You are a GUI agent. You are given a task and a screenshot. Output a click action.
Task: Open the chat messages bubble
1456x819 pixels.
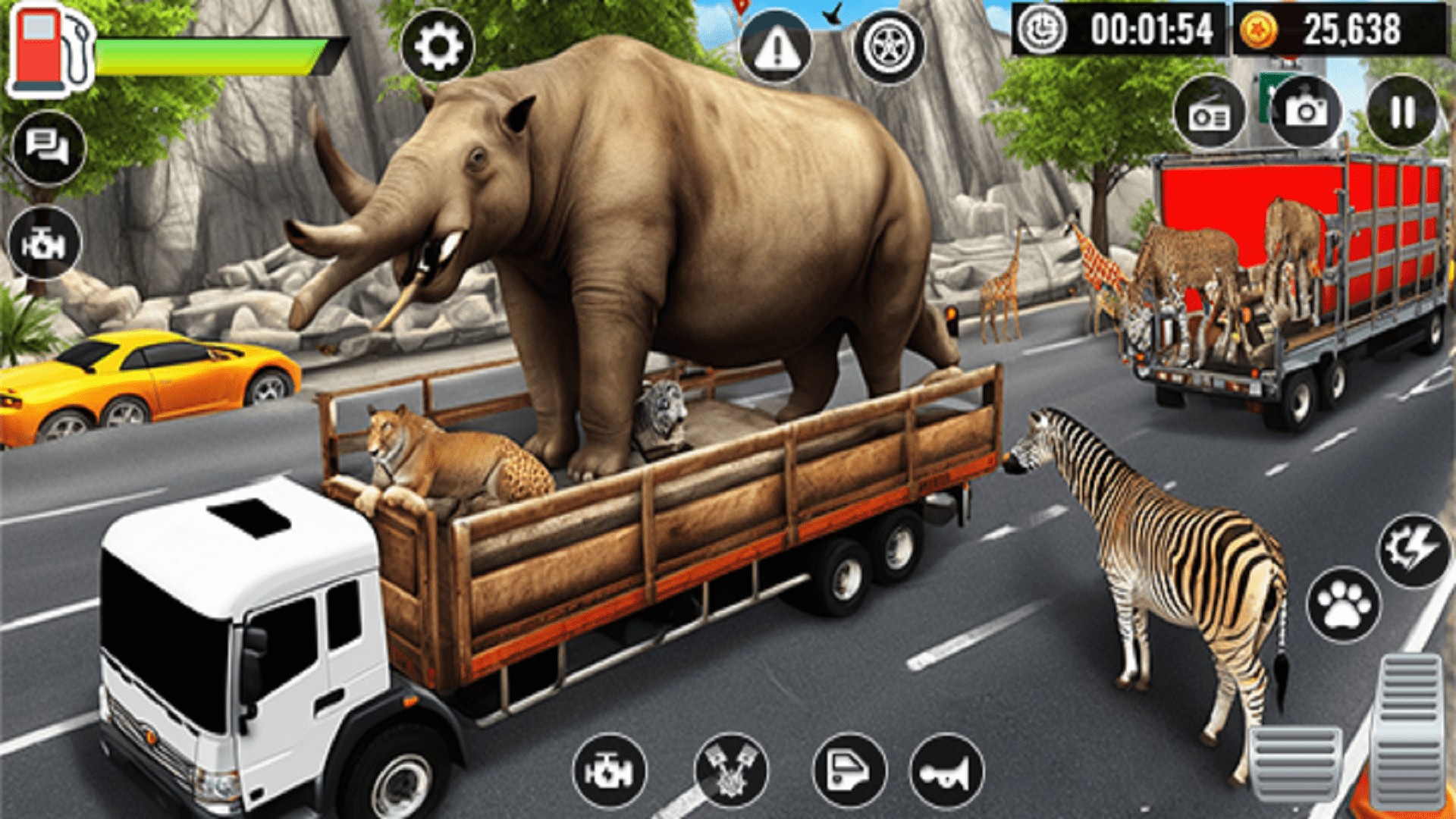click(49, 147)
